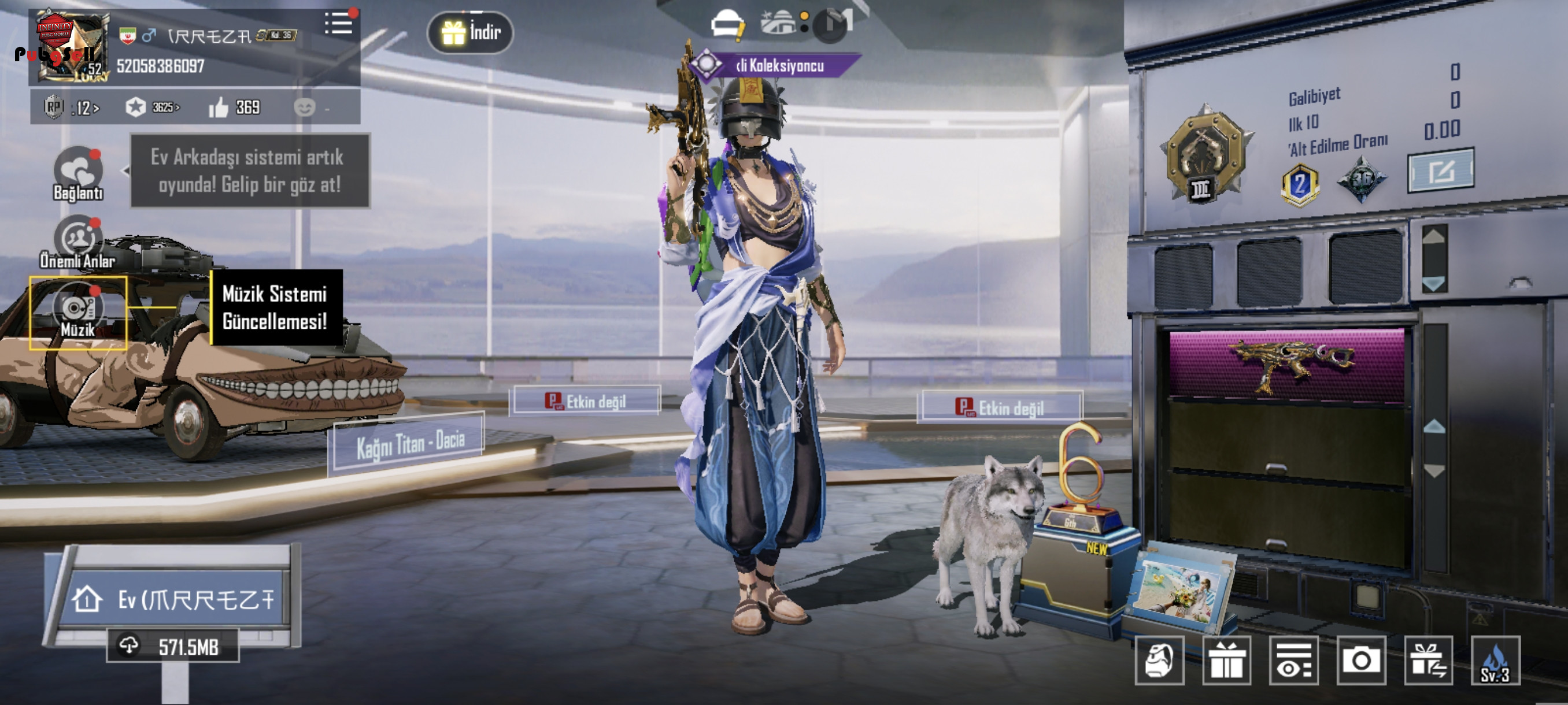The image size is (1568, 705).
Task: Open the backpack character icon
Action: [1159, 661]
